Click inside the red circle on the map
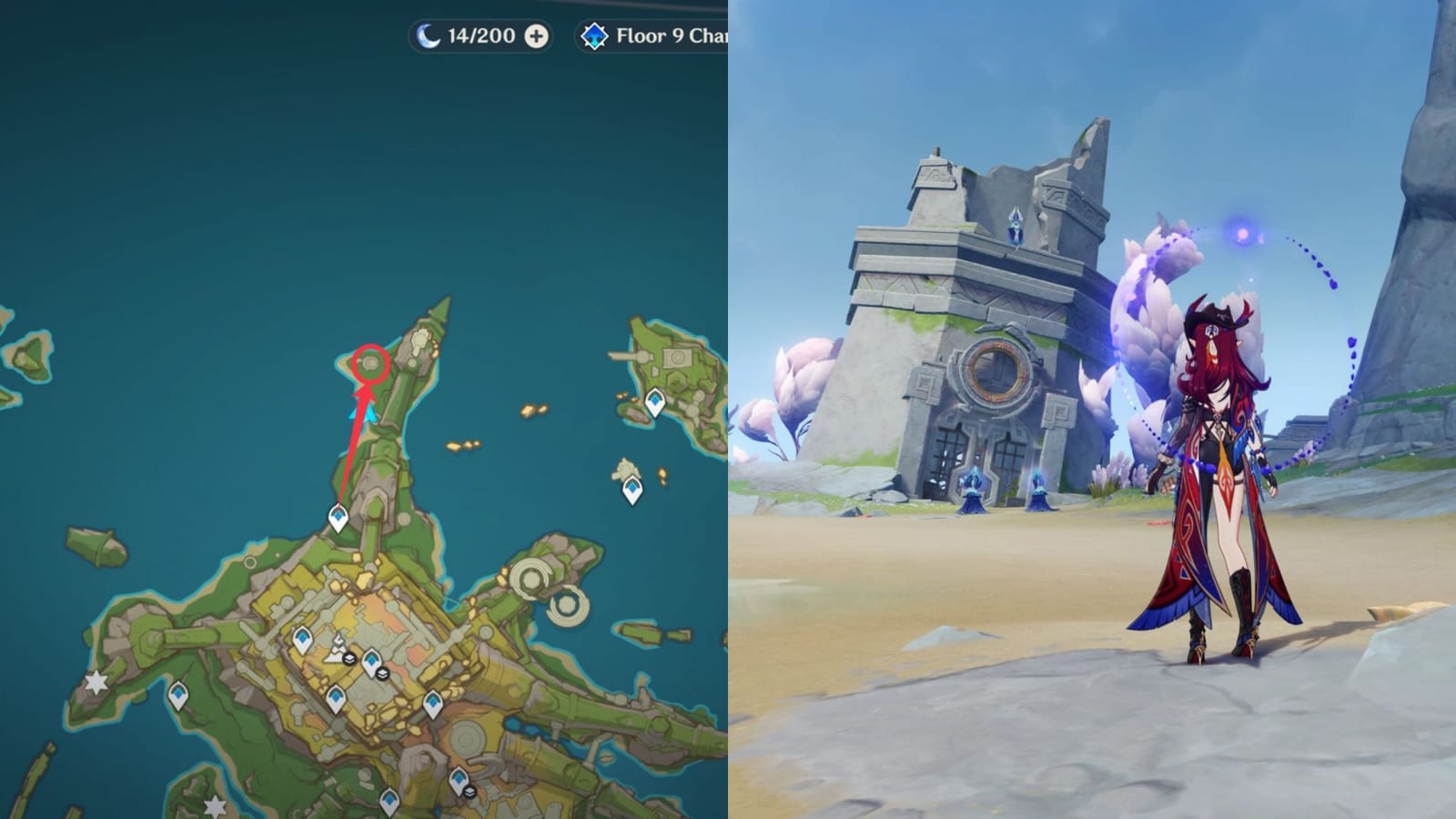 click(373, 361)
